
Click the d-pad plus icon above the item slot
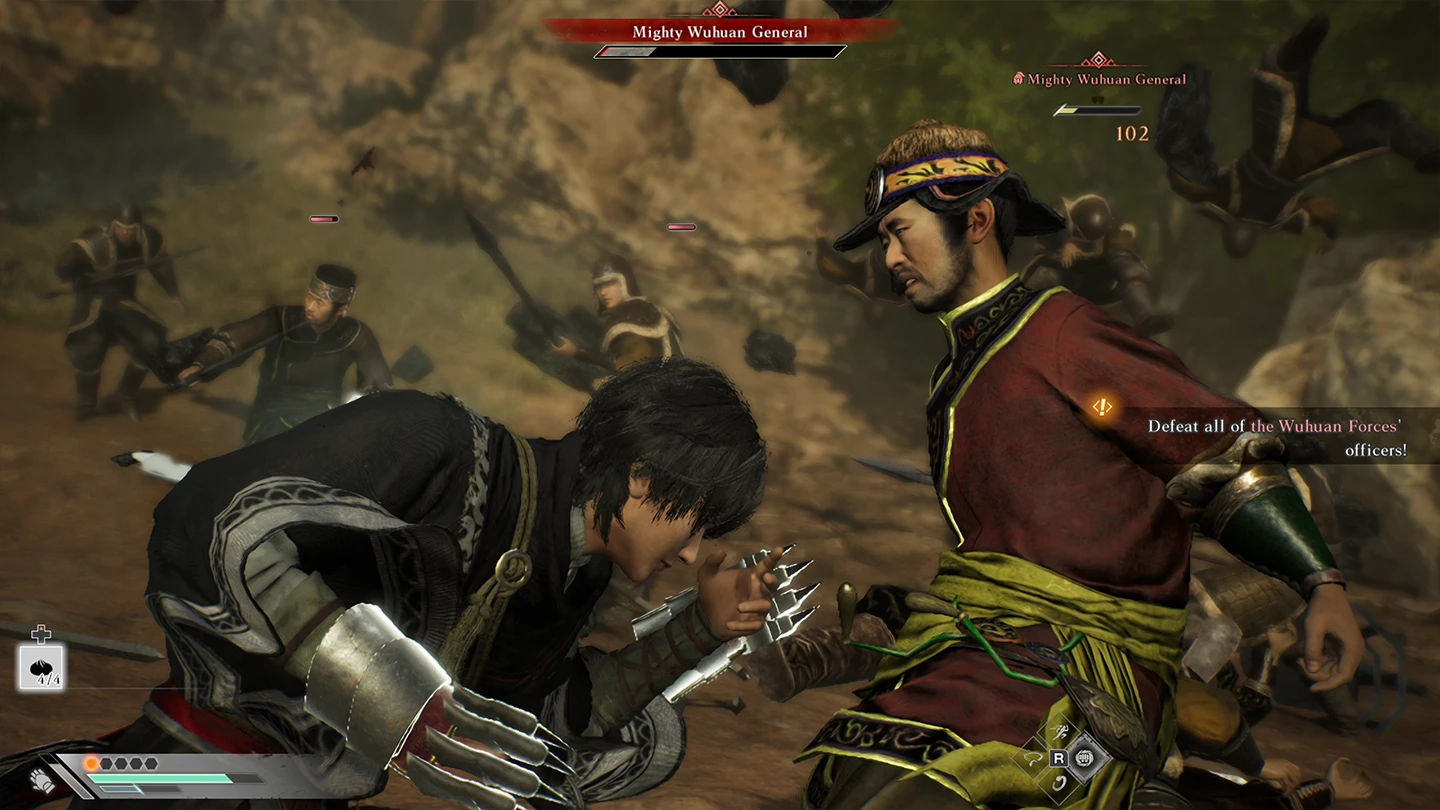41,633
